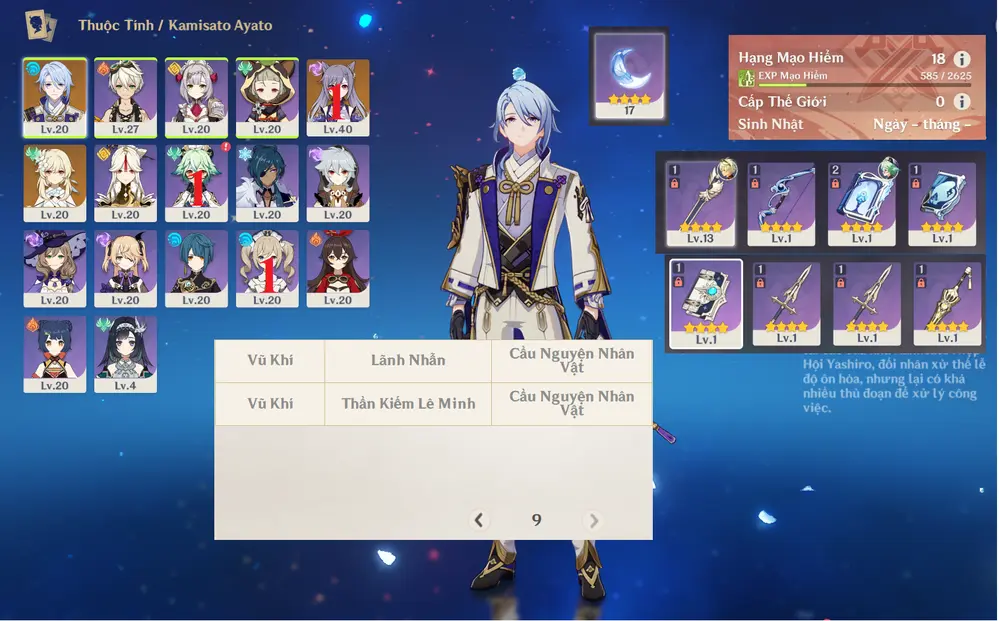Open Kaeya's character portrait

[267, 182]
